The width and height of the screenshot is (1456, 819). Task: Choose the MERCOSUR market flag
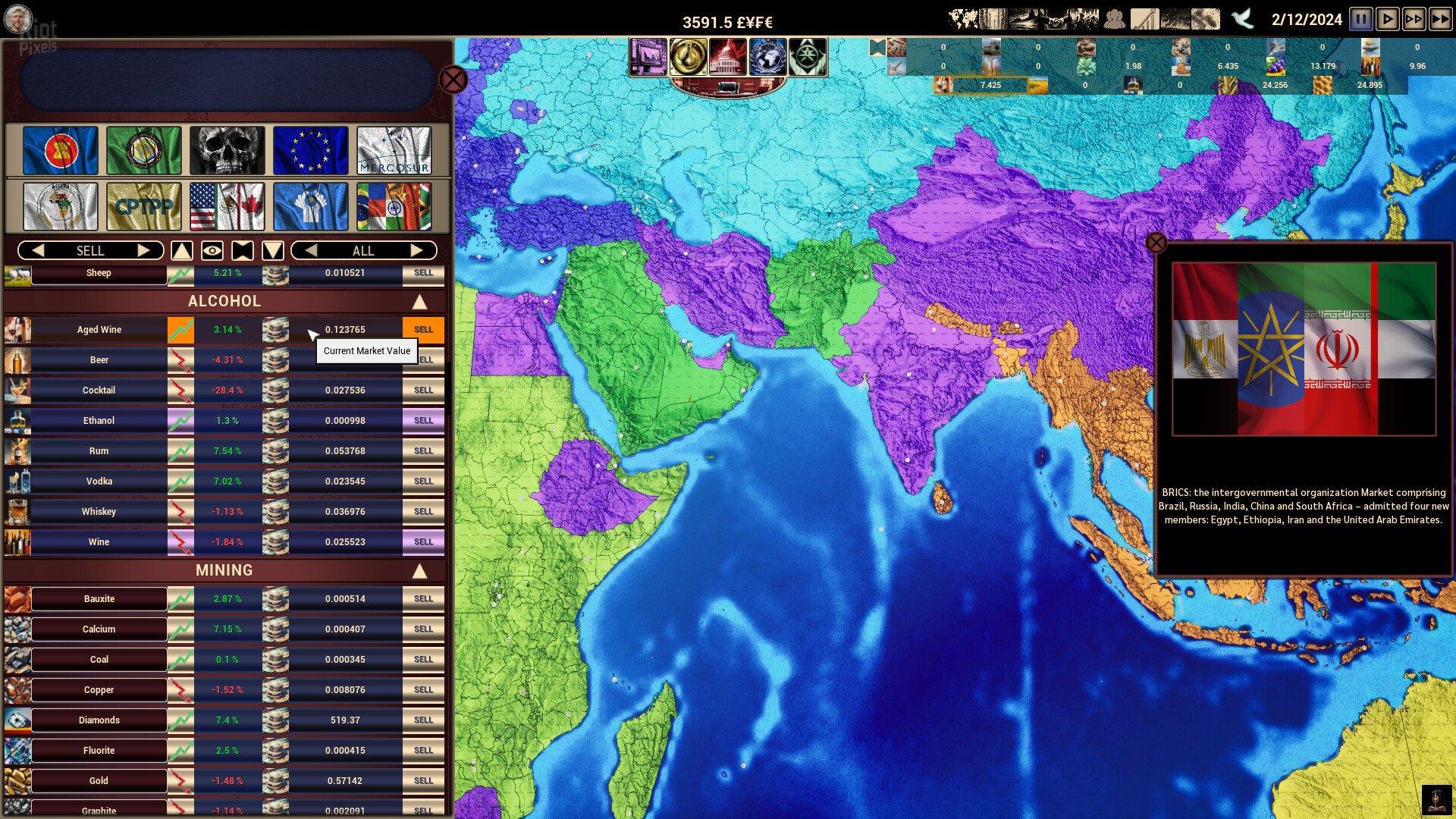tap(394, 150)
